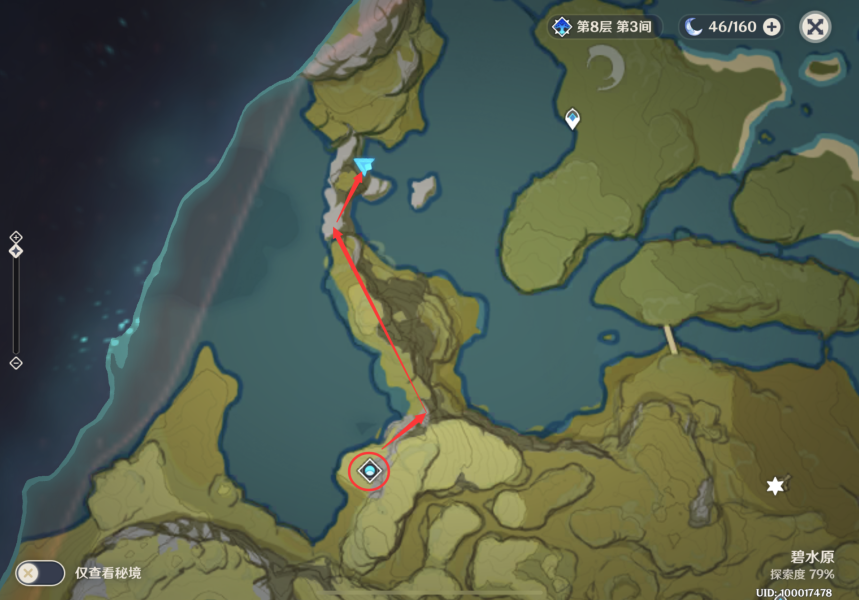Select the white six-pointed star marker

tap(774, 486)
